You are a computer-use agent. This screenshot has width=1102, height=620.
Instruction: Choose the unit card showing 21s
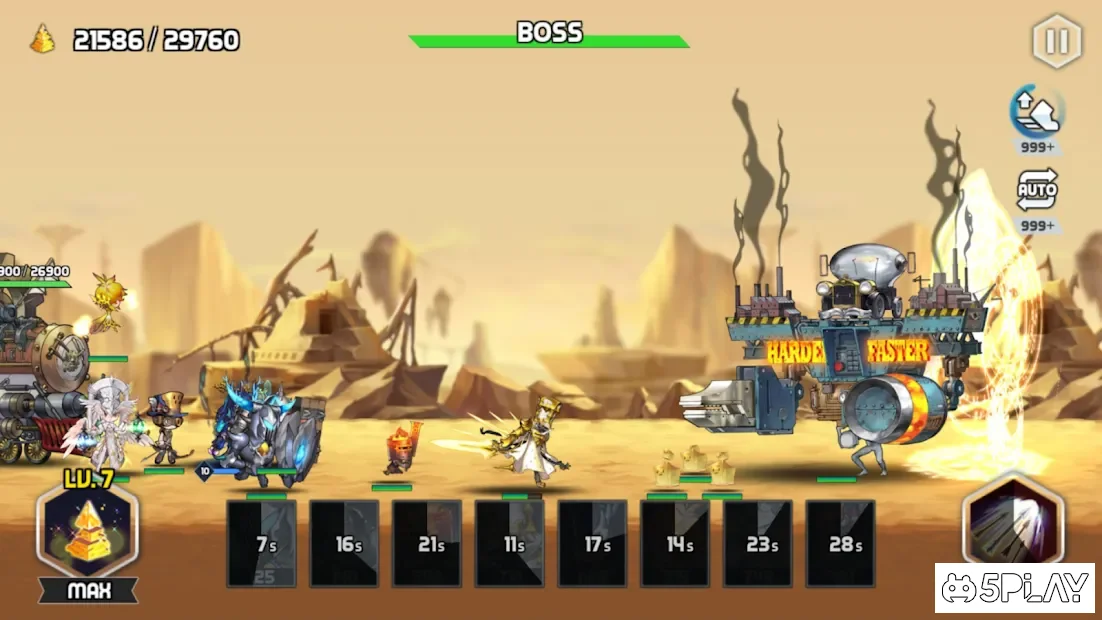[428, 543]
